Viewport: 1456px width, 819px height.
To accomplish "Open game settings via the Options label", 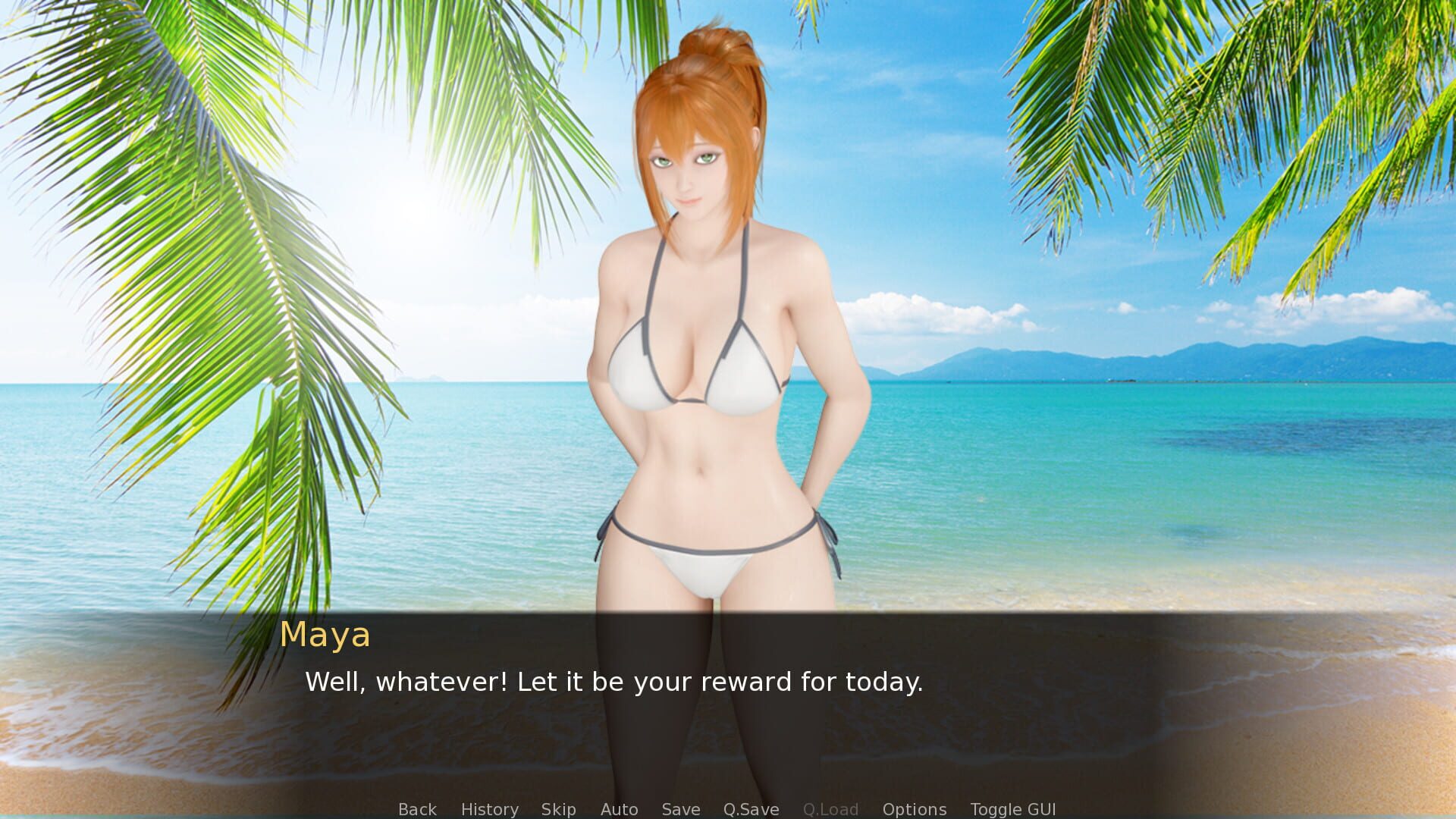I will 914,809.
